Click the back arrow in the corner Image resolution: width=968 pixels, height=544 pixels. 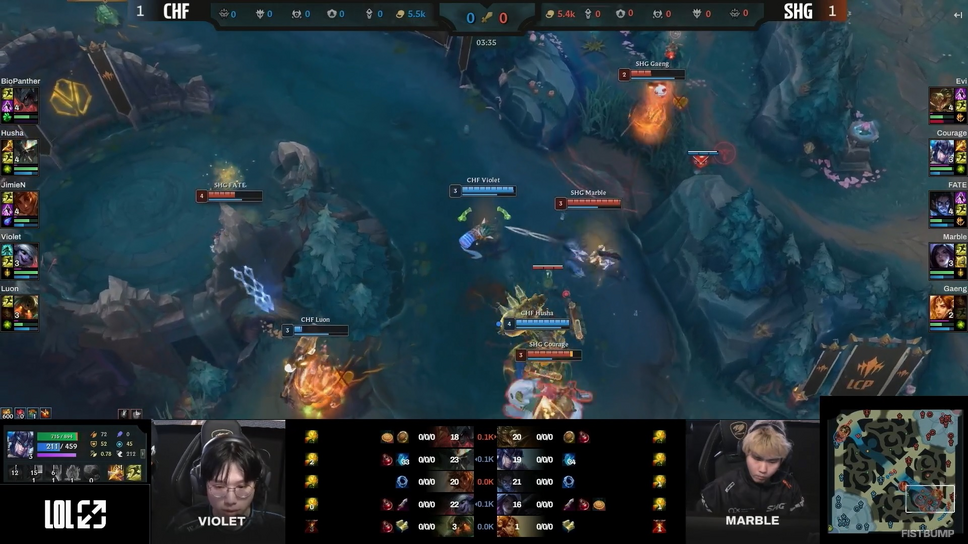pyautogui.click(x=957, y=15)
